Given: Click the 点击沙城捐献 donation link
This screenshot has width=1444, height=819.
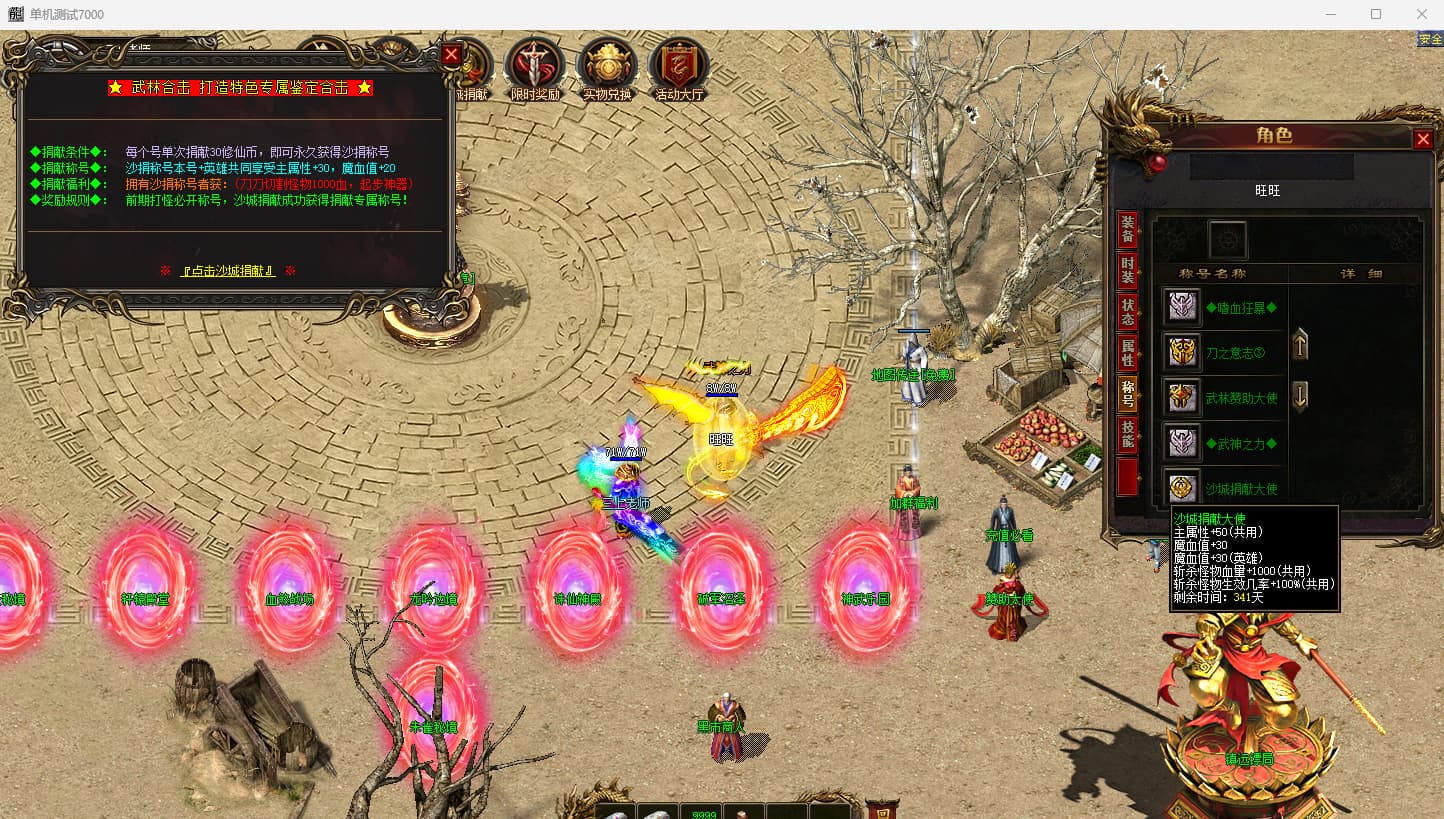Looking at the screenshot, I should 228,271.
